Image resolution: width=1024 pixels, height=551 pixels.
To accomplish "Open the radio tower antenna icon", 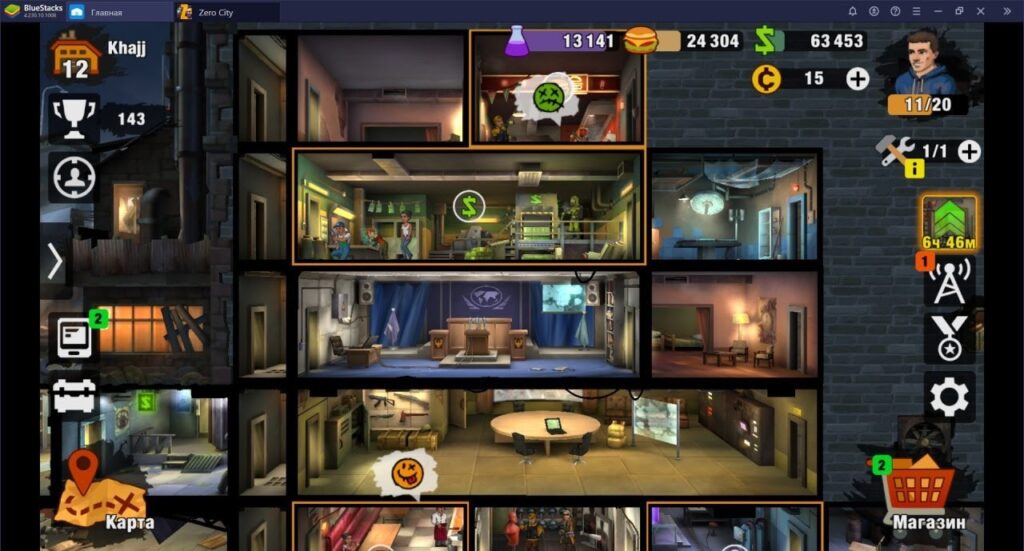I will pyautogui.click(x=948, y=284).
